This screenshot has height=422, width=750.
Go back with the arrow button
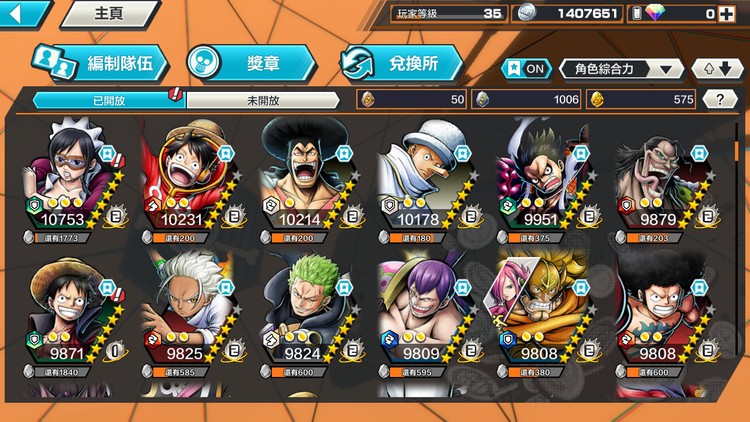22,14
